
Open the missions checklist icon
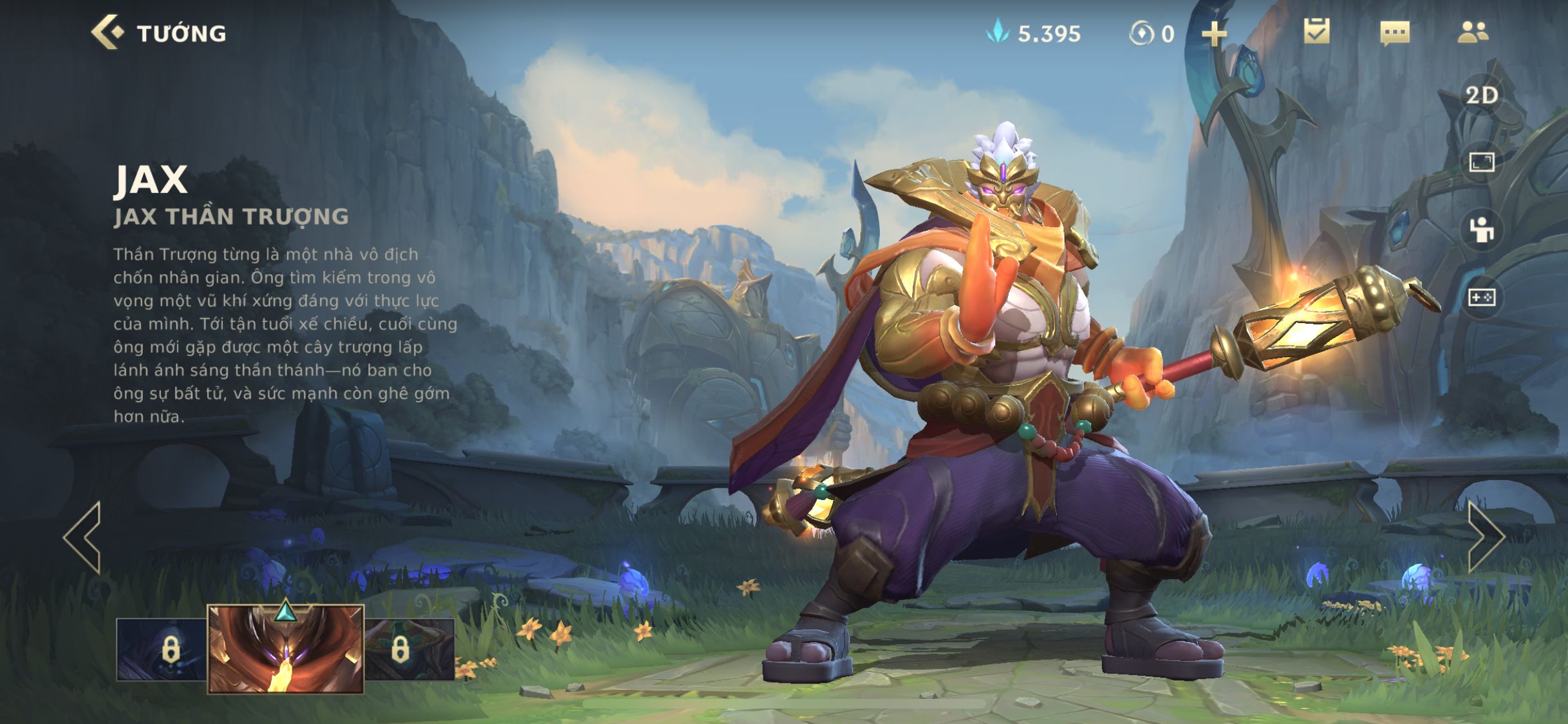[x=1317, y=32]
